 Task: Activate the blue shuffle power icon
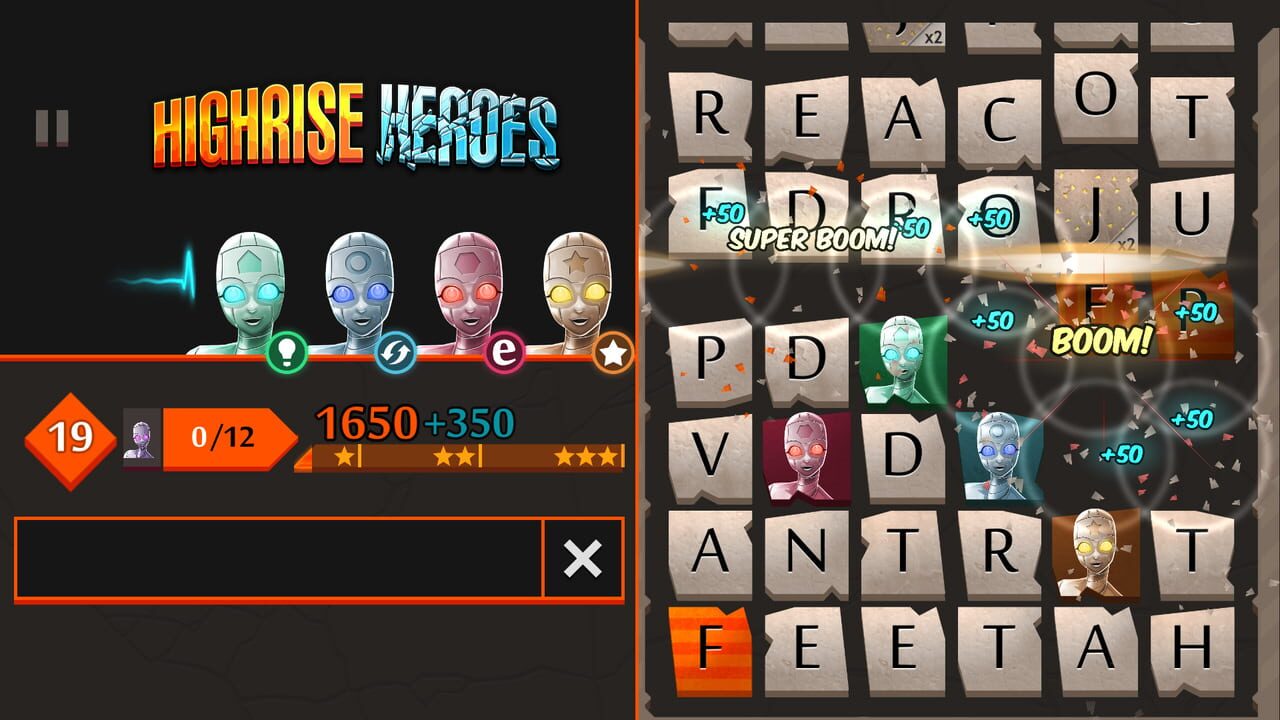396,350
